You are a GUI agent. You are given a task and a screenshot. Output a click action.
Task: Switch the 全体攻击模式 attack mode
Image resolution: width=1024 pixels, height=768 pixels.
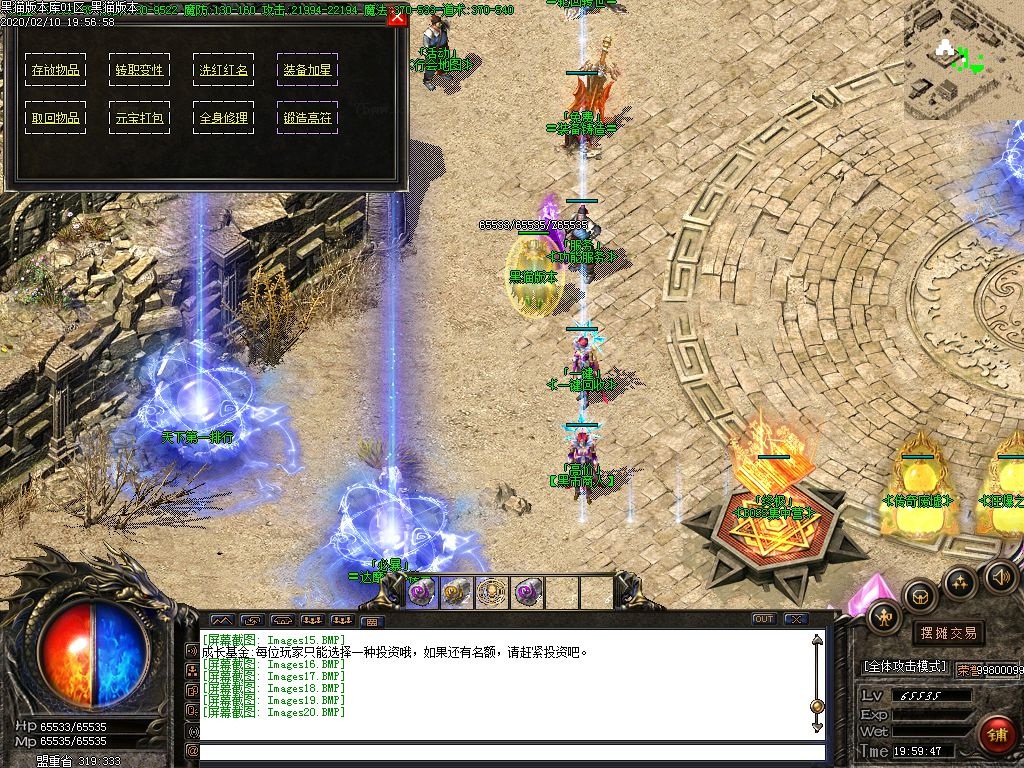(905, 666)
